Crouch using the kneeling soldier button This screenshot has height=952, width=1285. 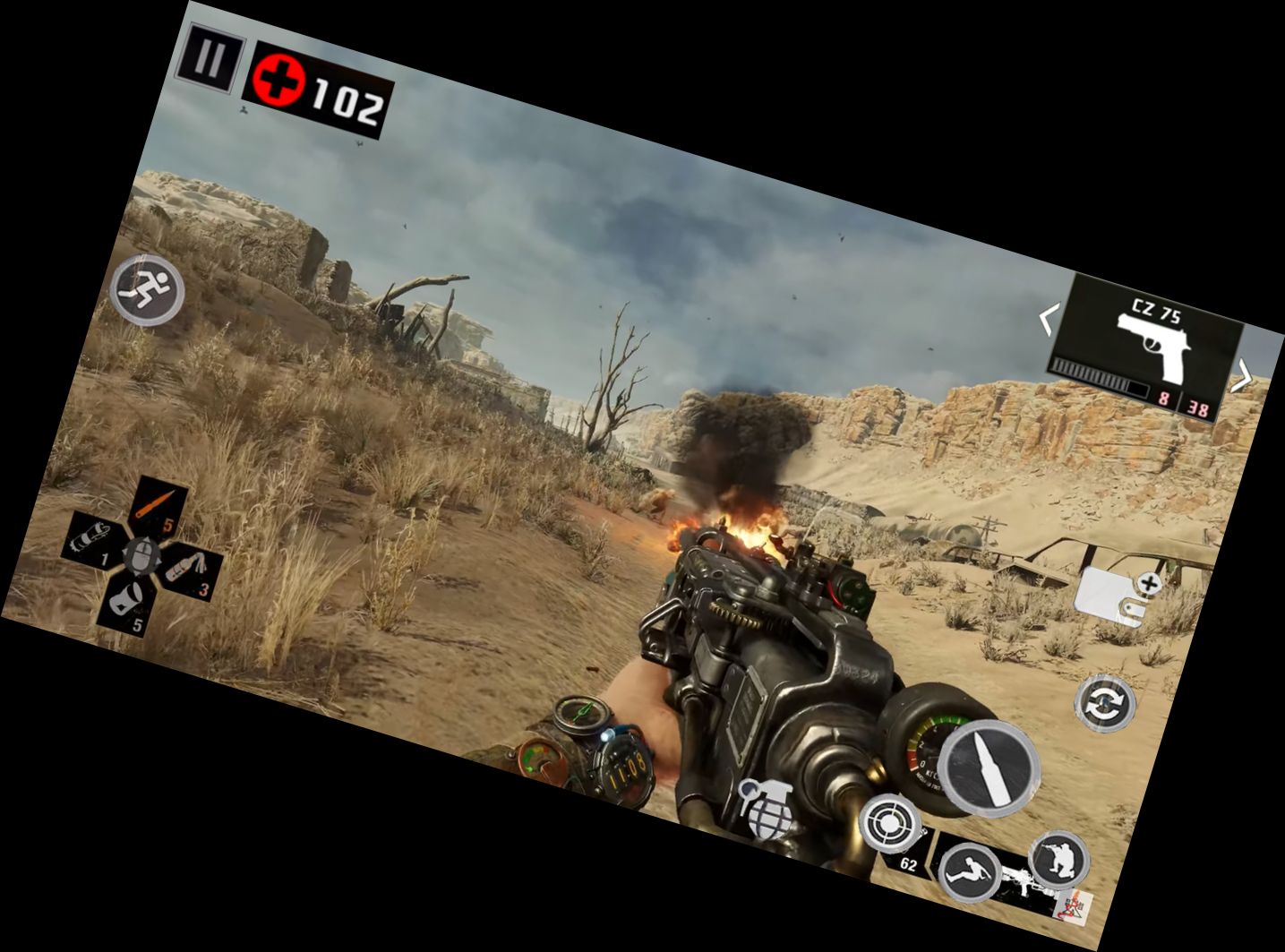coord(1058,859)
